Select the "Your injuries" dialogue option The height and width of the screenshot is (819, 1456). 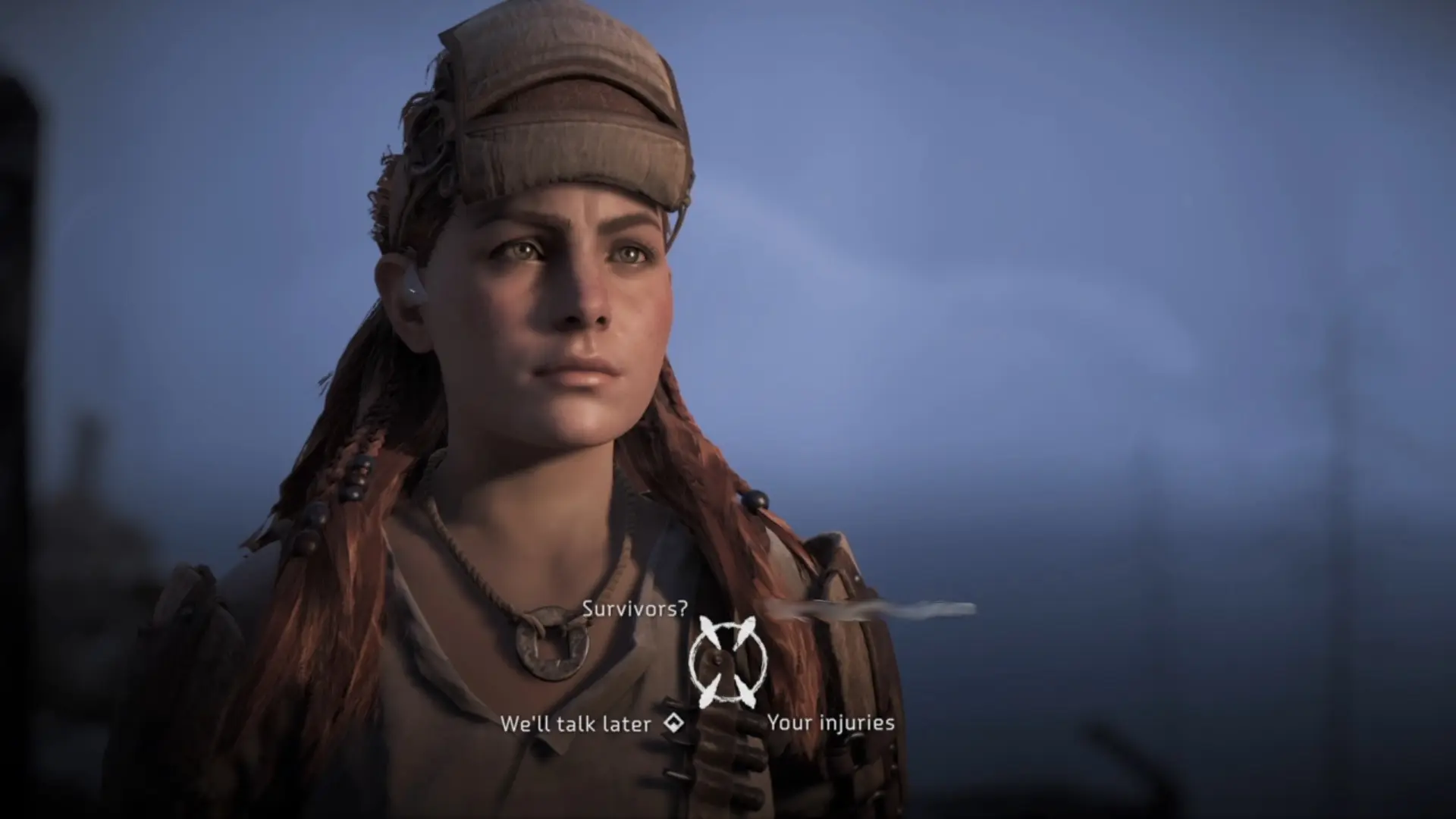[830, 723]
